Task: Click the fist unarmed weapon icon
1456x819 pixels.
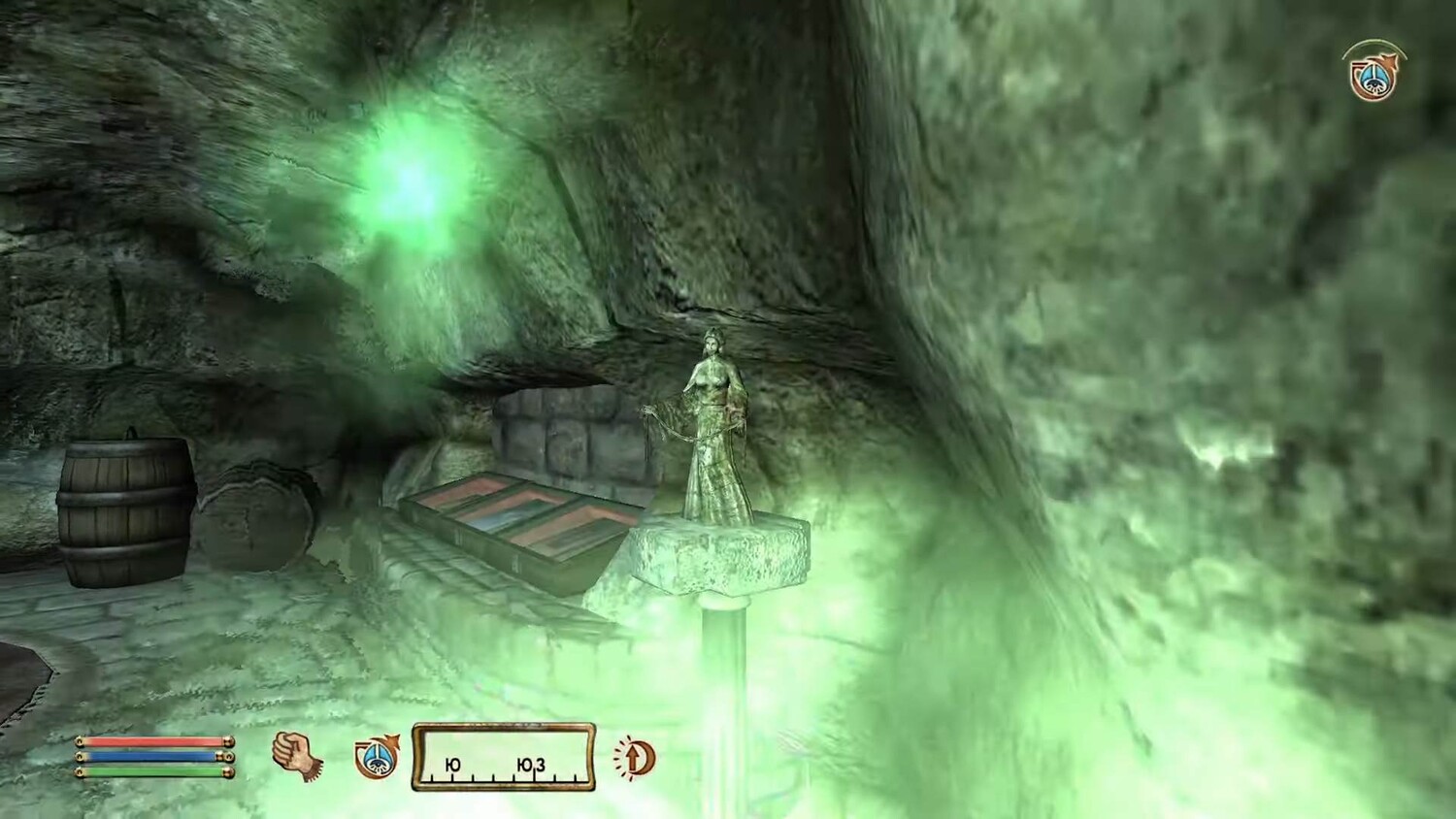Action: [x=296, y=755]
